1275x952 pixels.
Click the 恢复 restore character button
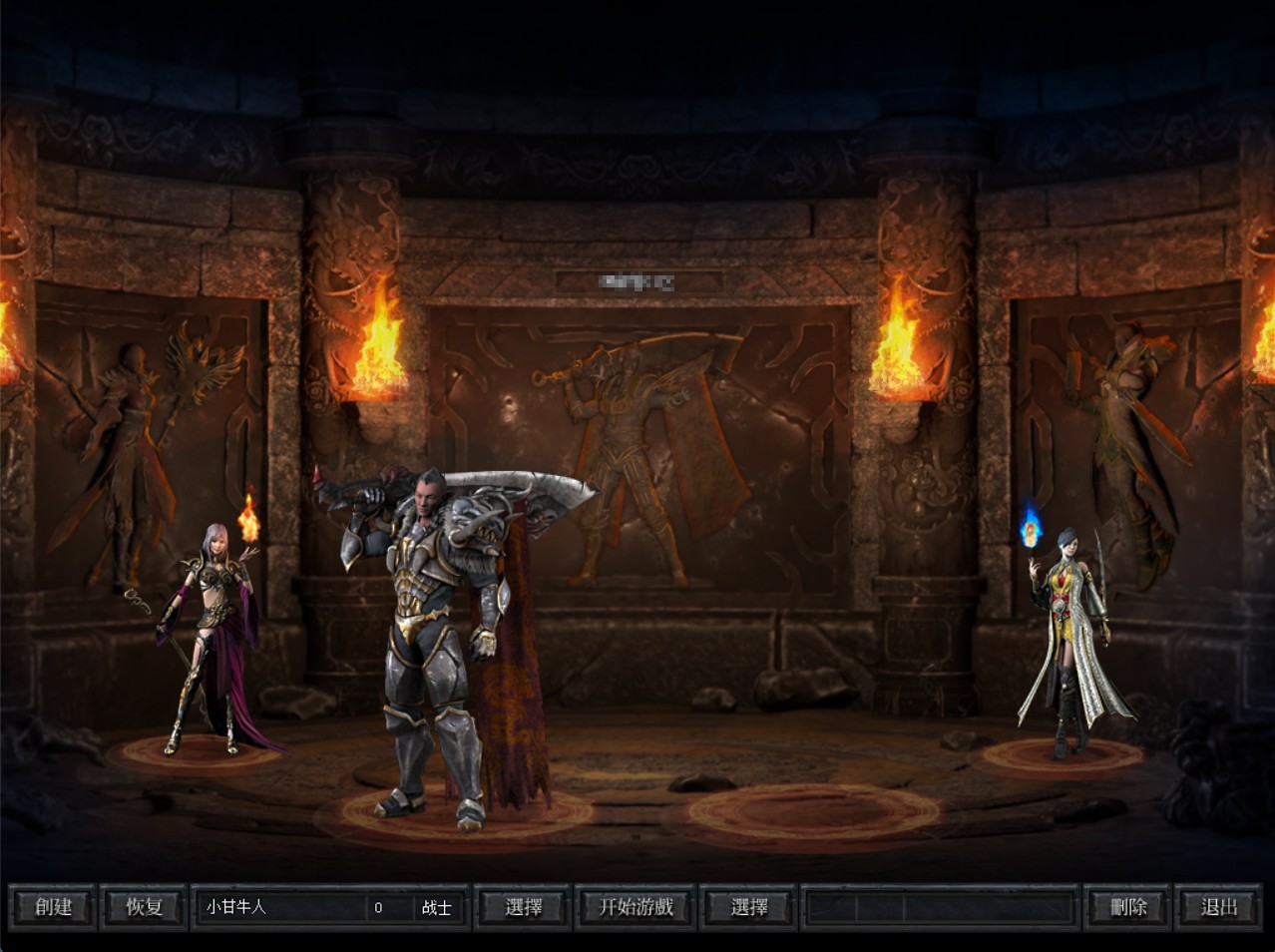(x=144, y=907)
